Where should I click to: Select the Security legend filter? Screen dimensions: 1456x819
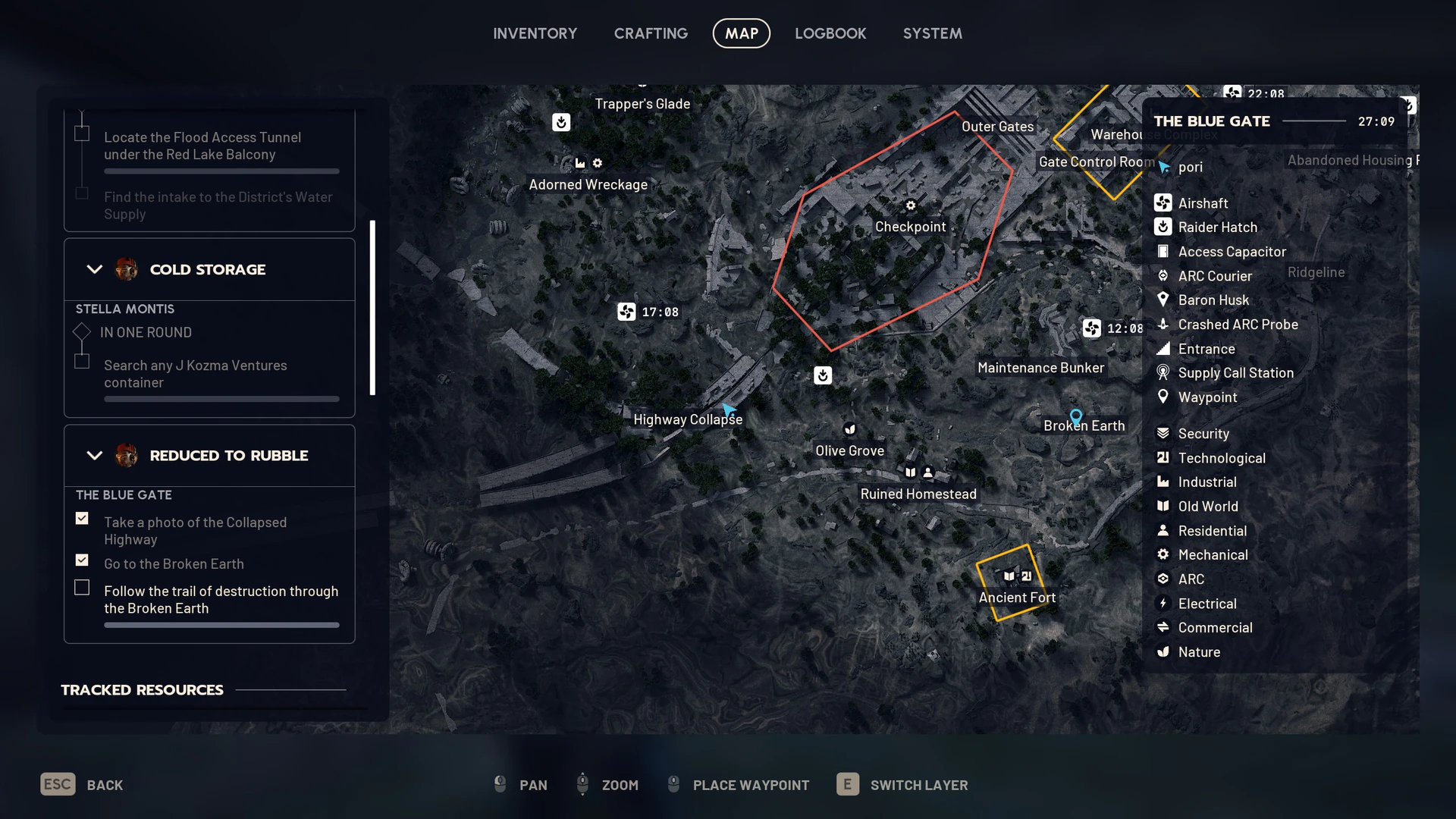tap(1203, 434)
